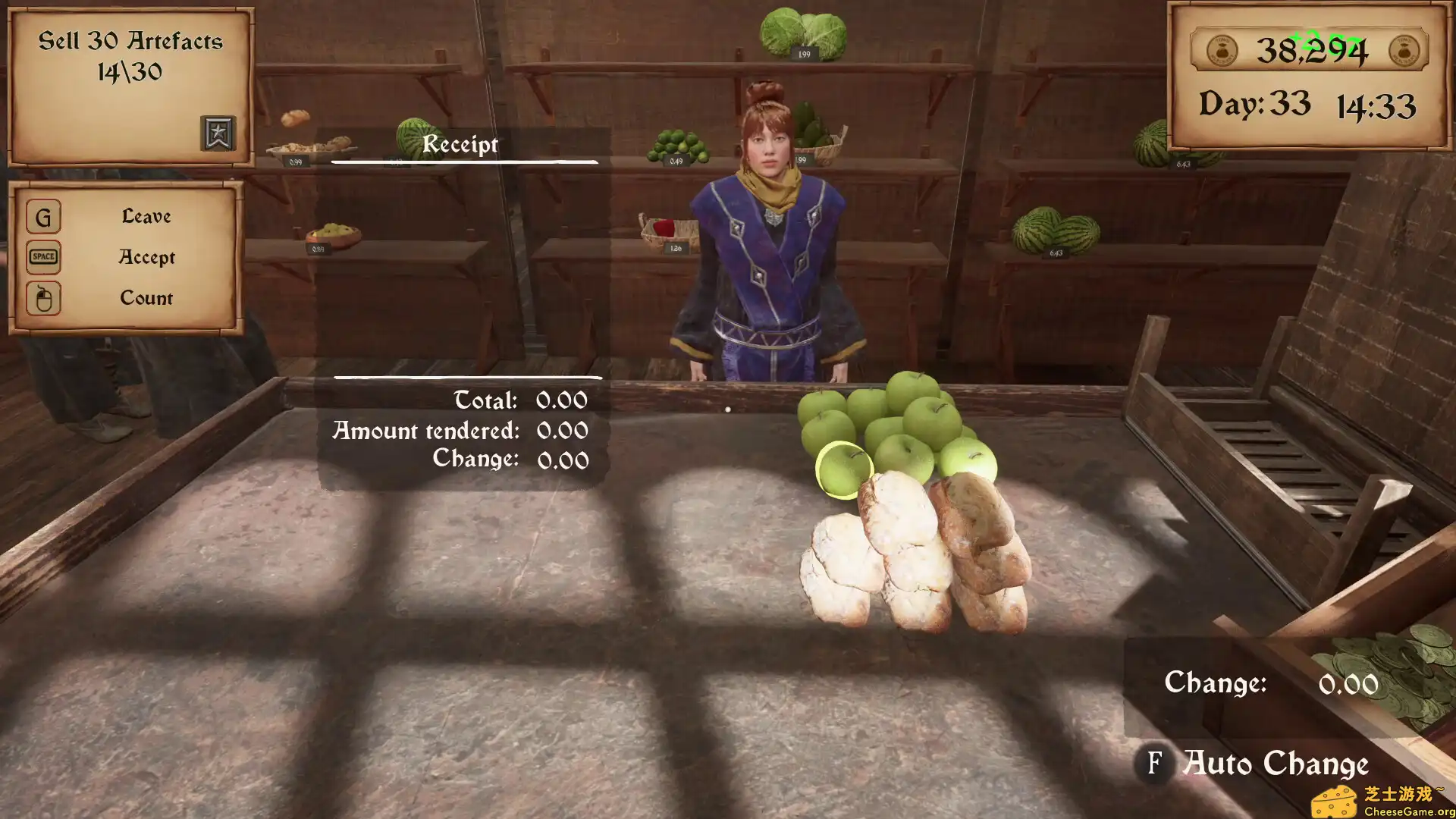Screen dimensions: 1456x819
Task: Click the Sell 30 Artefacts quest panel
Action: pyautogui.click(x=130, y=57)
